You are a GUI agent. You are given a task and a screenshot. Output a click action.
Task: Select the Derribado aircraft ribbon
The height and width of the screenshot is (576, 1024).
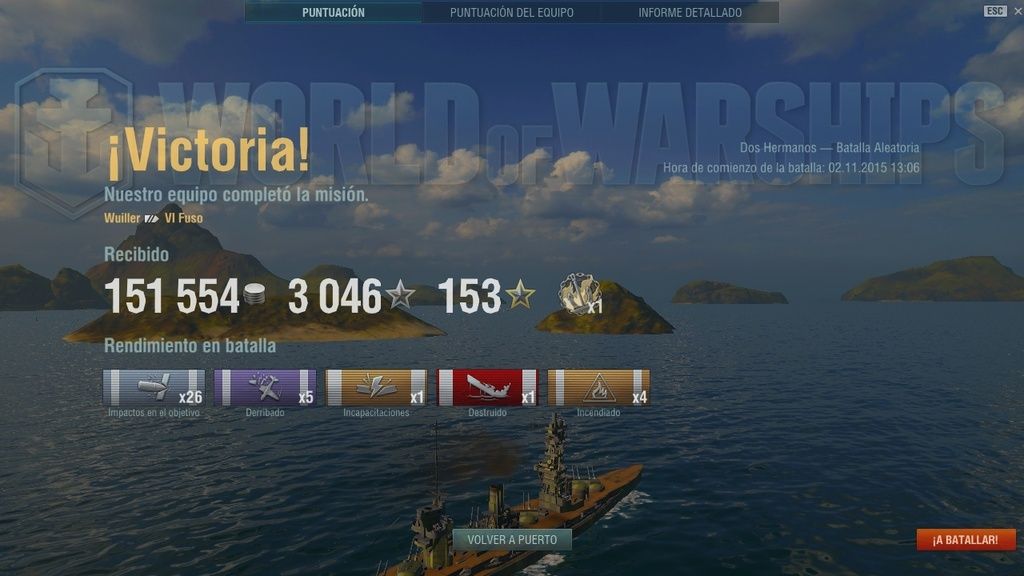tap(265, 388)
